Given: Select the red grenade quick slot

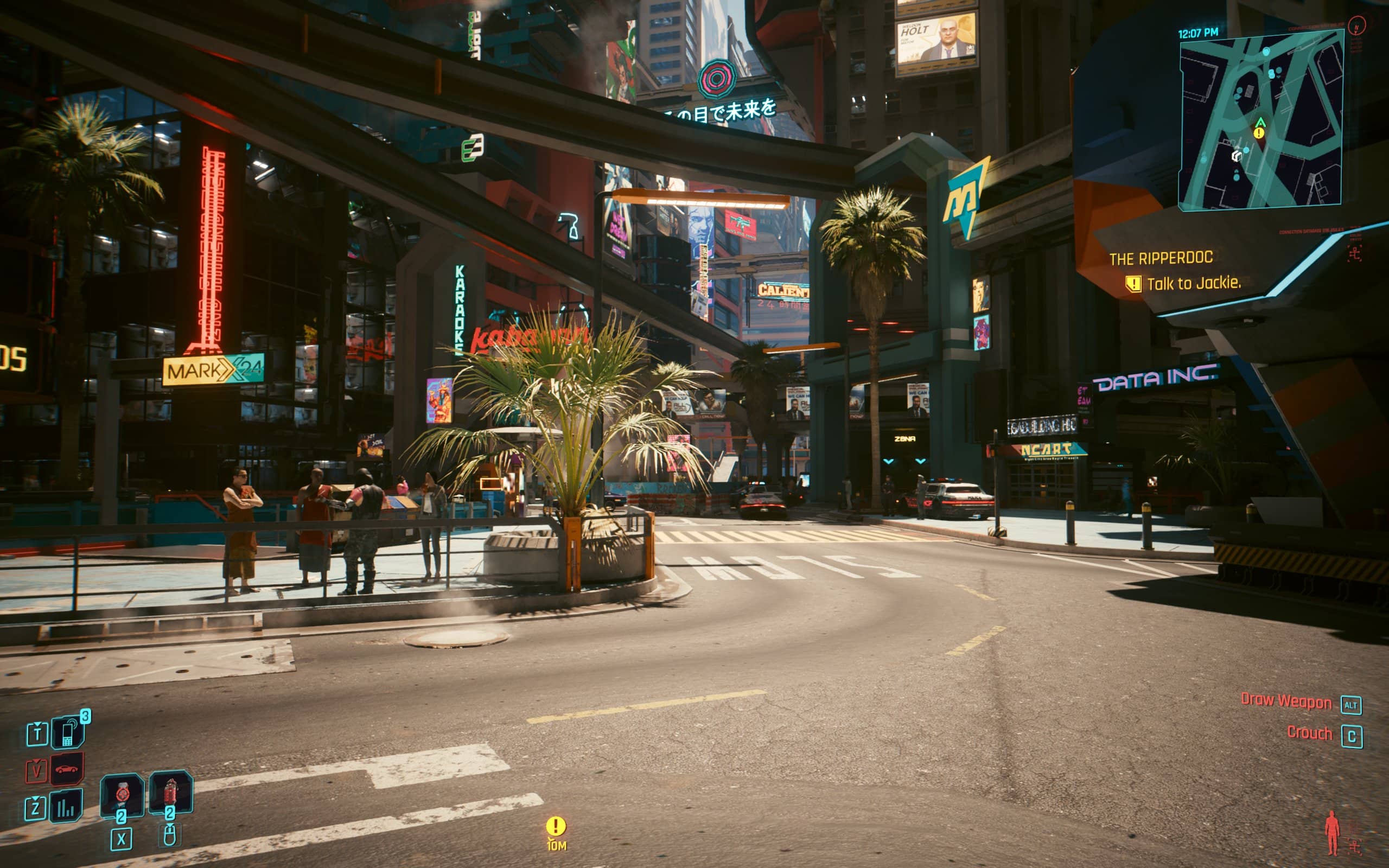Looking at the screenshot, I should 170,792.
